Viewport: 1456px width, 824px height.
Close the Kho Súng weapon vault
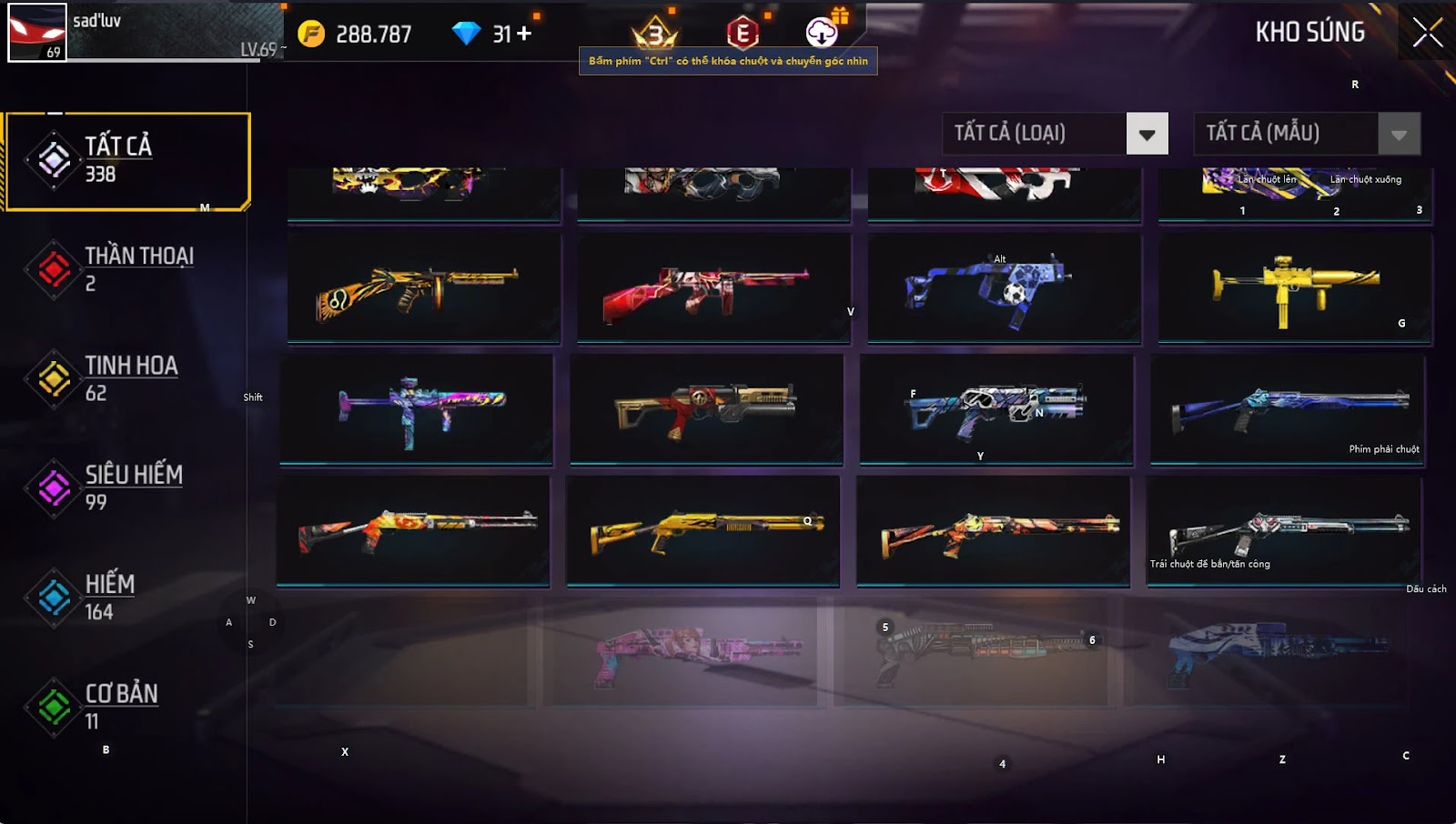(1427, 33)
